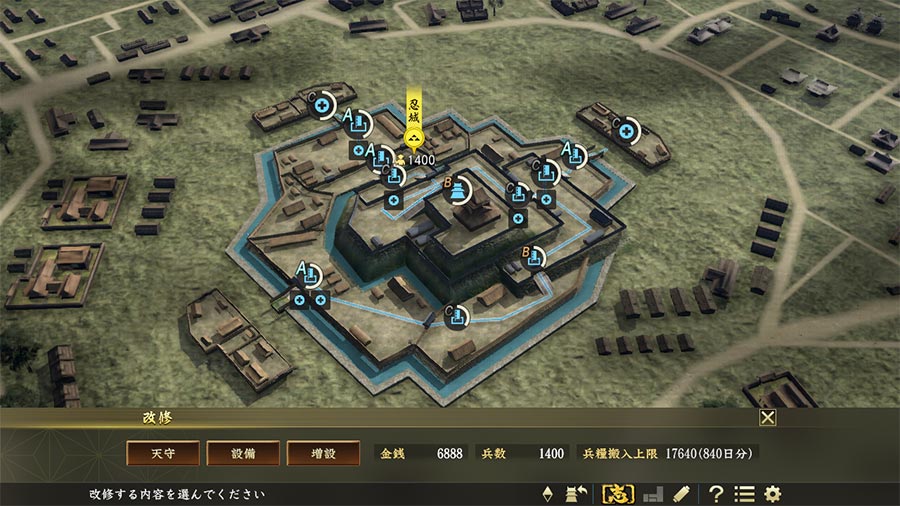The image size is (900, 506).
Task: Show the question mark help
Action: 716,494
